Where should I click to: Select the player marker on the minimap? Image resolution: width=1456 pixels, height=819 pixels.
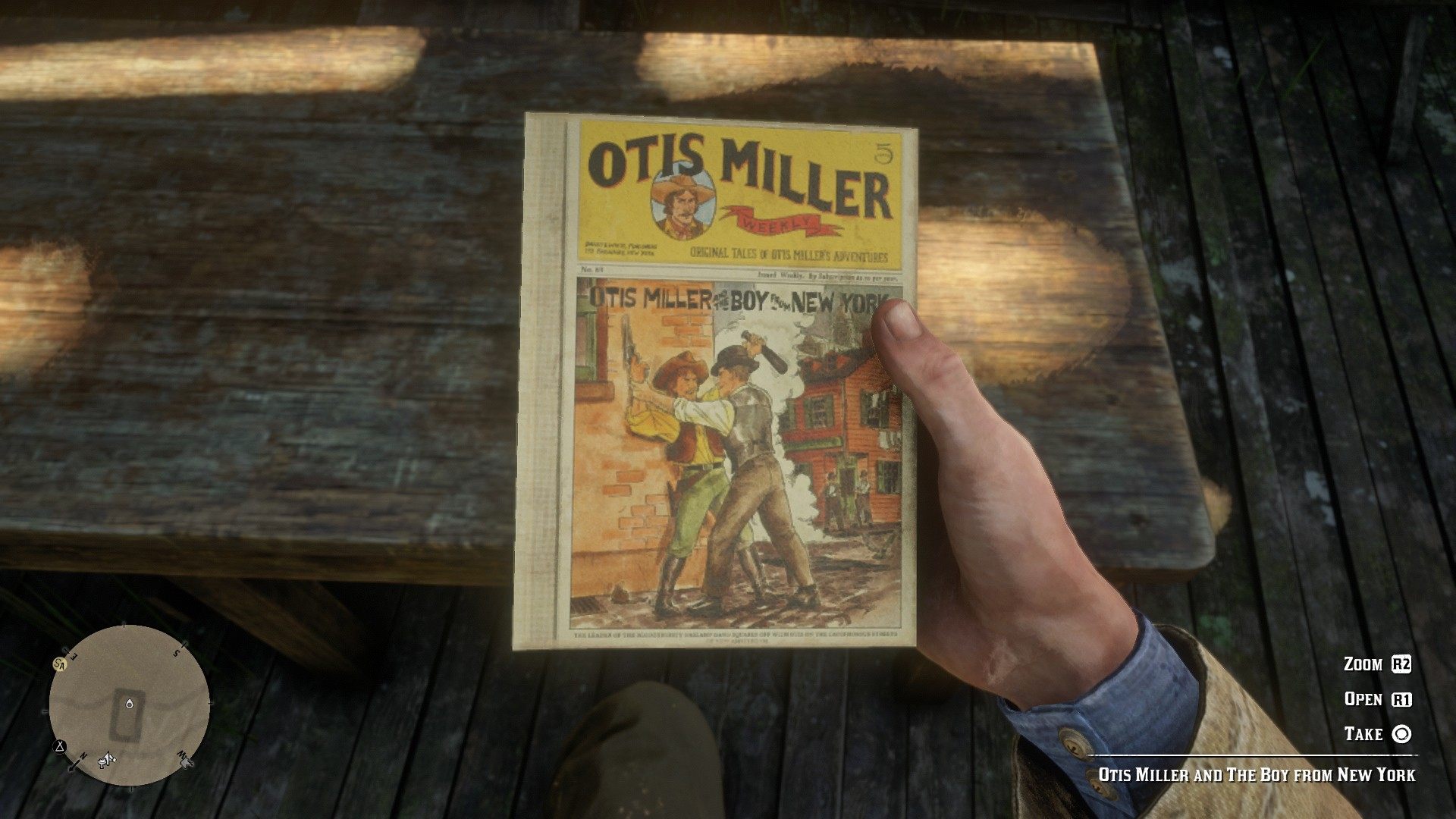pos(130,704)
